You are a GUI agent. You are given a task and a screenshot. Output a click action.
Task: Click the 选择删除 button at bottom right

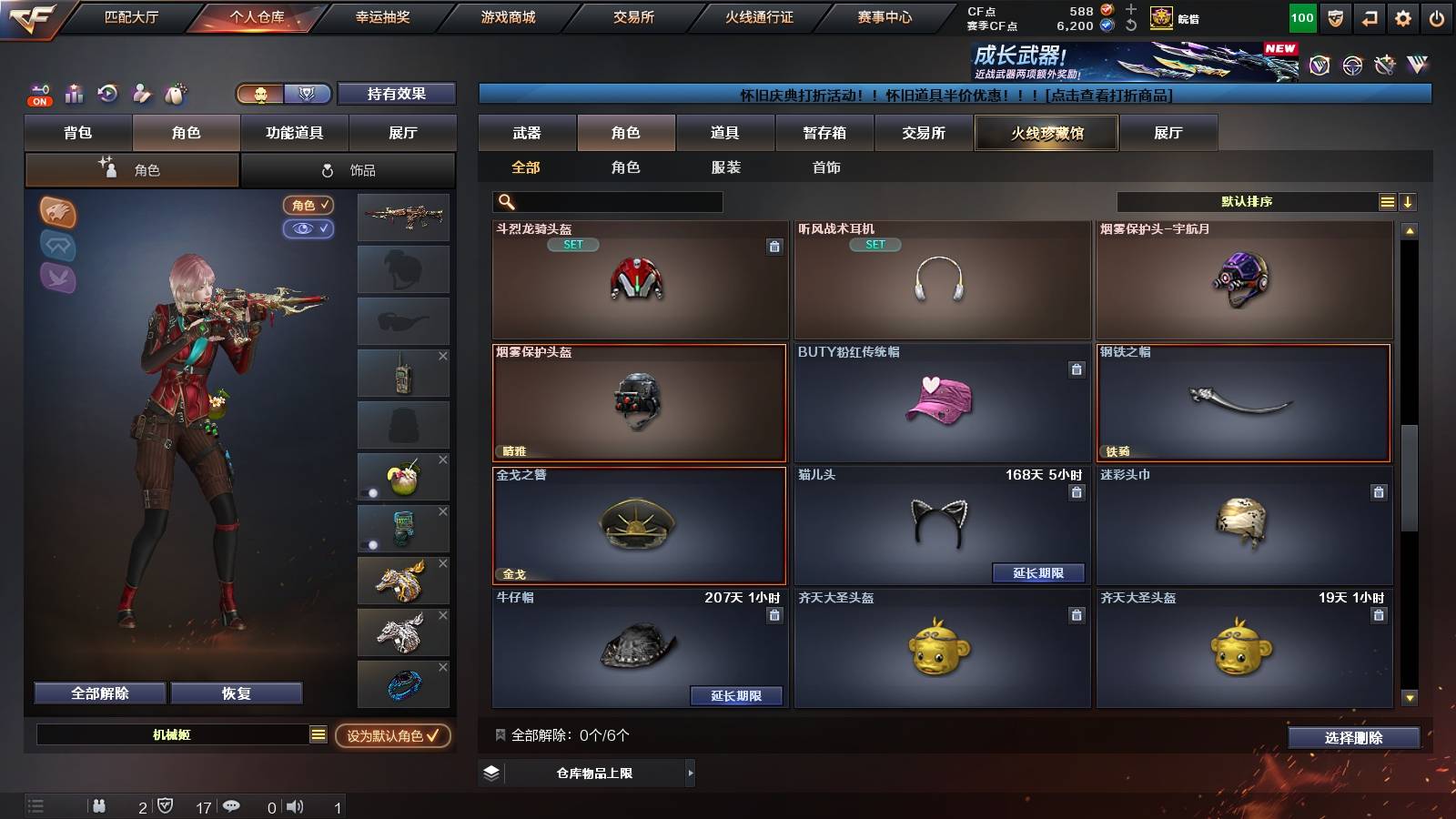coord(1353,738)
